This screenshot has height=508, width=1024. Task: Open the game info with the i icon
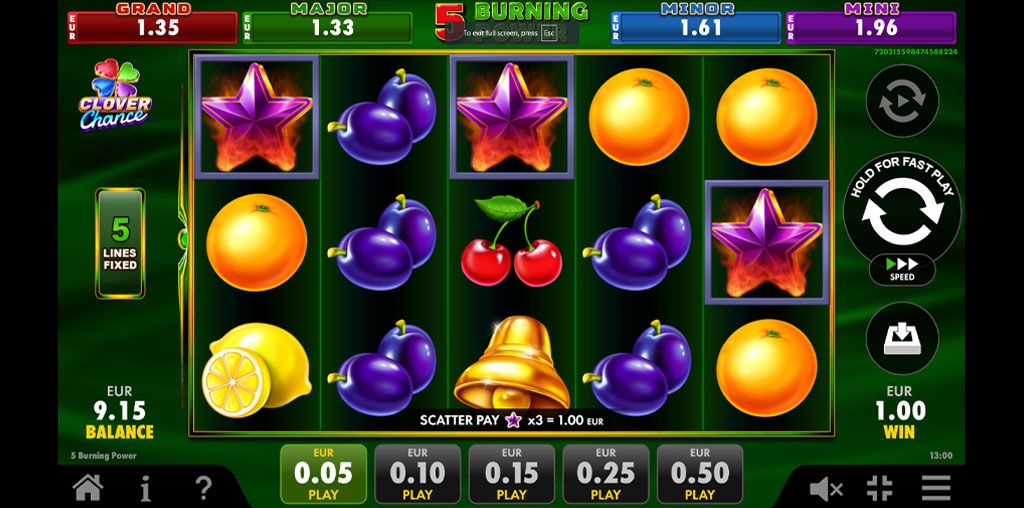tap(146, 488)
